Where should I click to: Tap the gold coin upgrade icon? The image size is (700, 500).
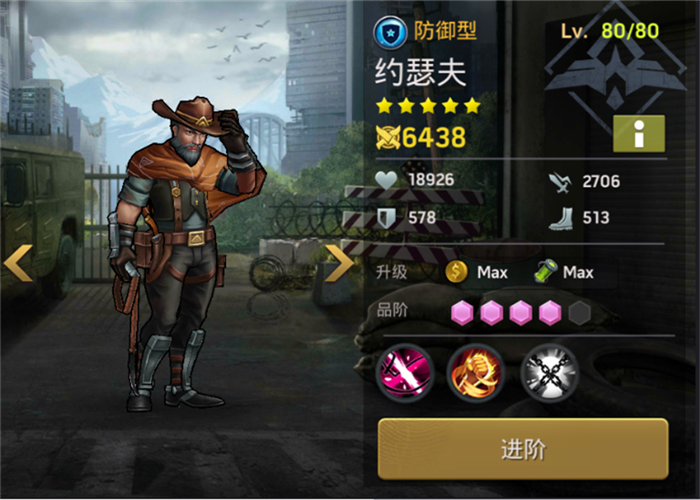click(x=457, y=272)
